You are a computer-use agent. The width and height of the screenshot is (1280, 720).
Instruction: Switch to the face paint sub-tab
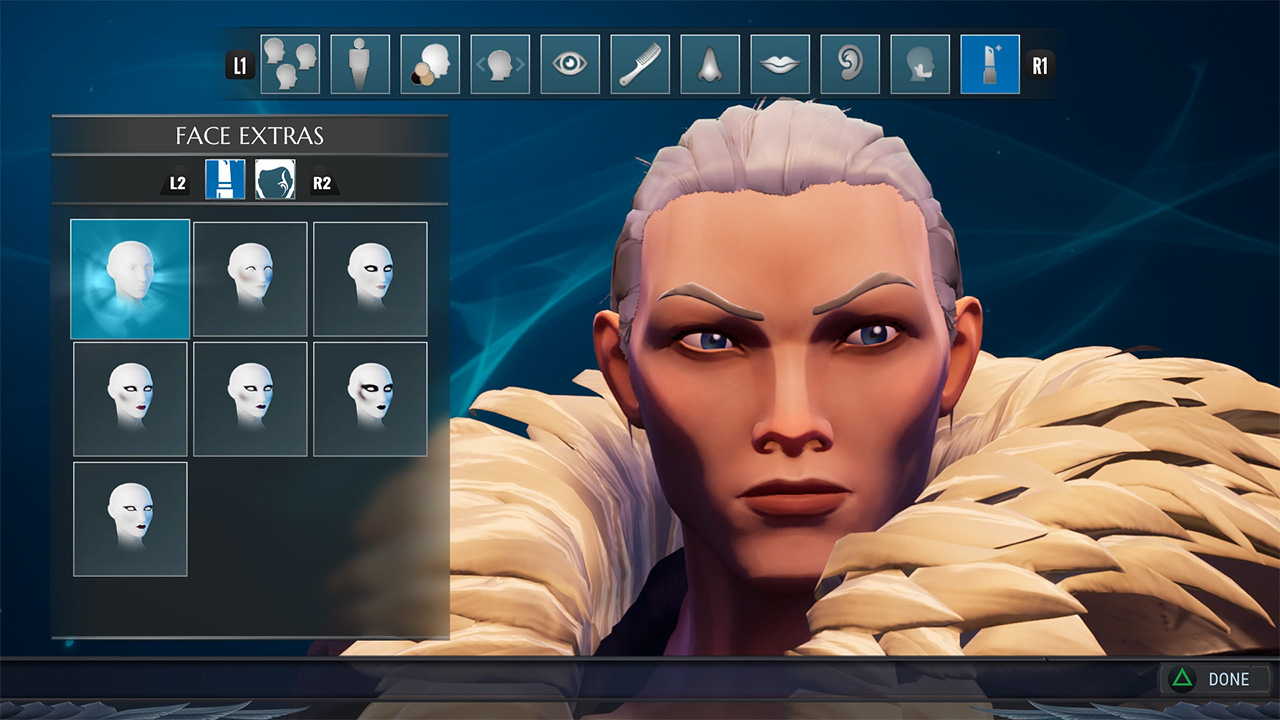(276, 181)
